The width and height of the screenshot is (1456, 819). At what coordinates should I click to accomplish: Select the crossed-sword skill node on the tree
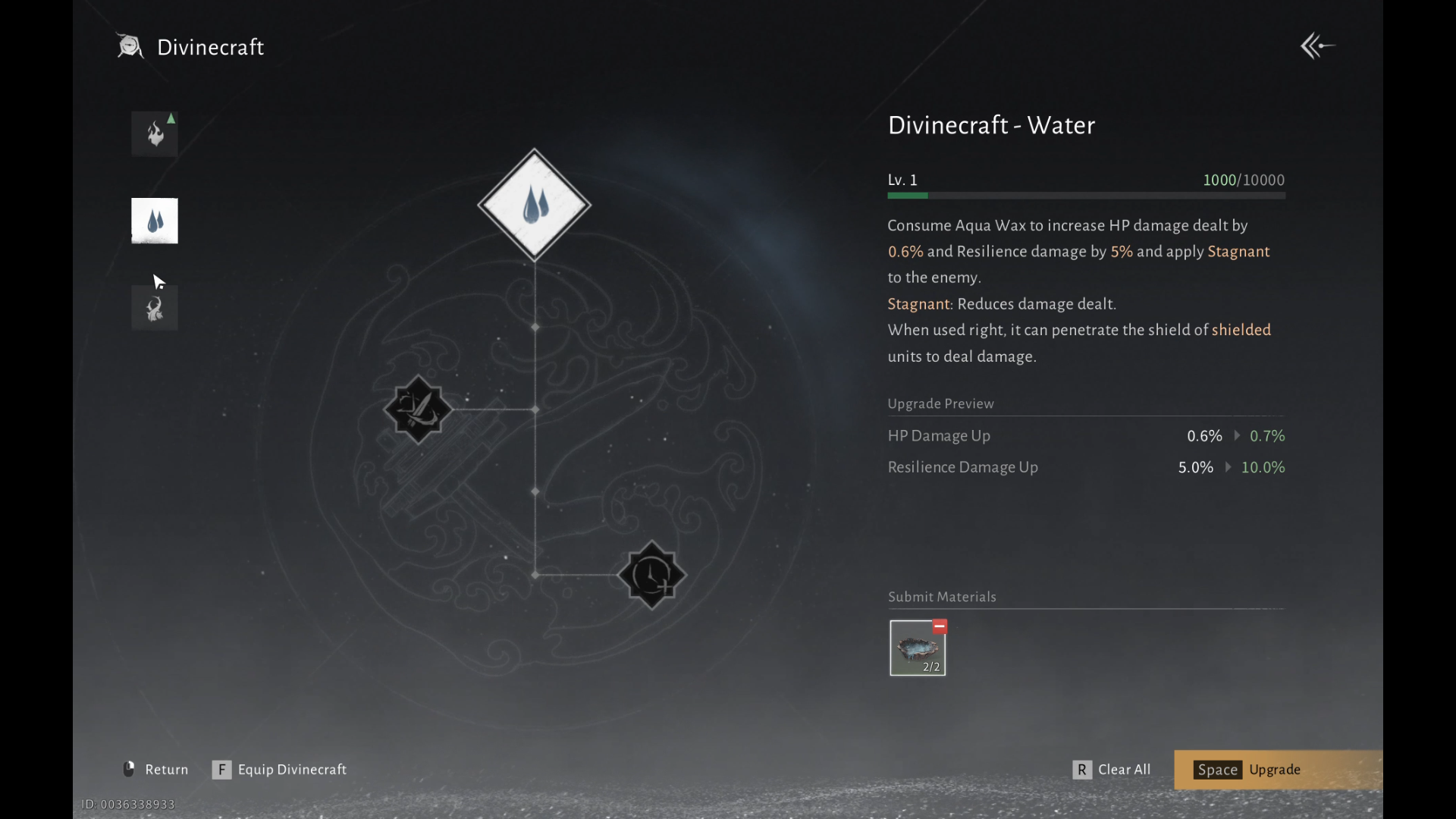[418, 409]
